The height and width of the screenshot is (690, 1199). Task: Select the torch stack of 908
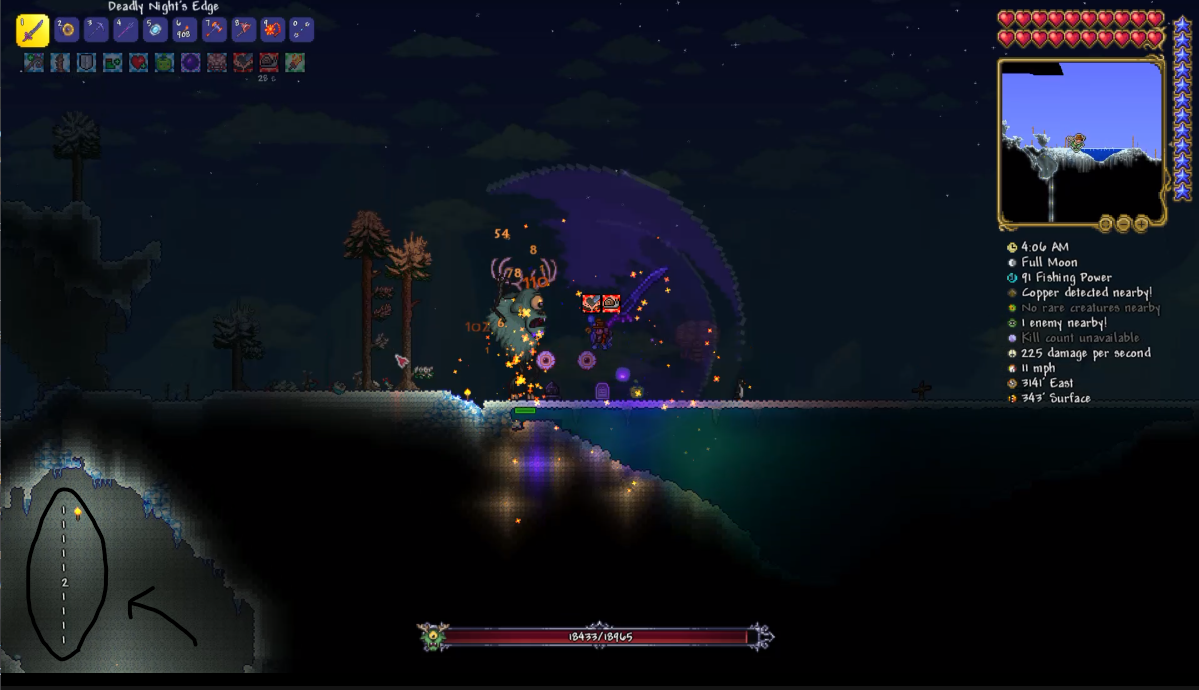185,30
